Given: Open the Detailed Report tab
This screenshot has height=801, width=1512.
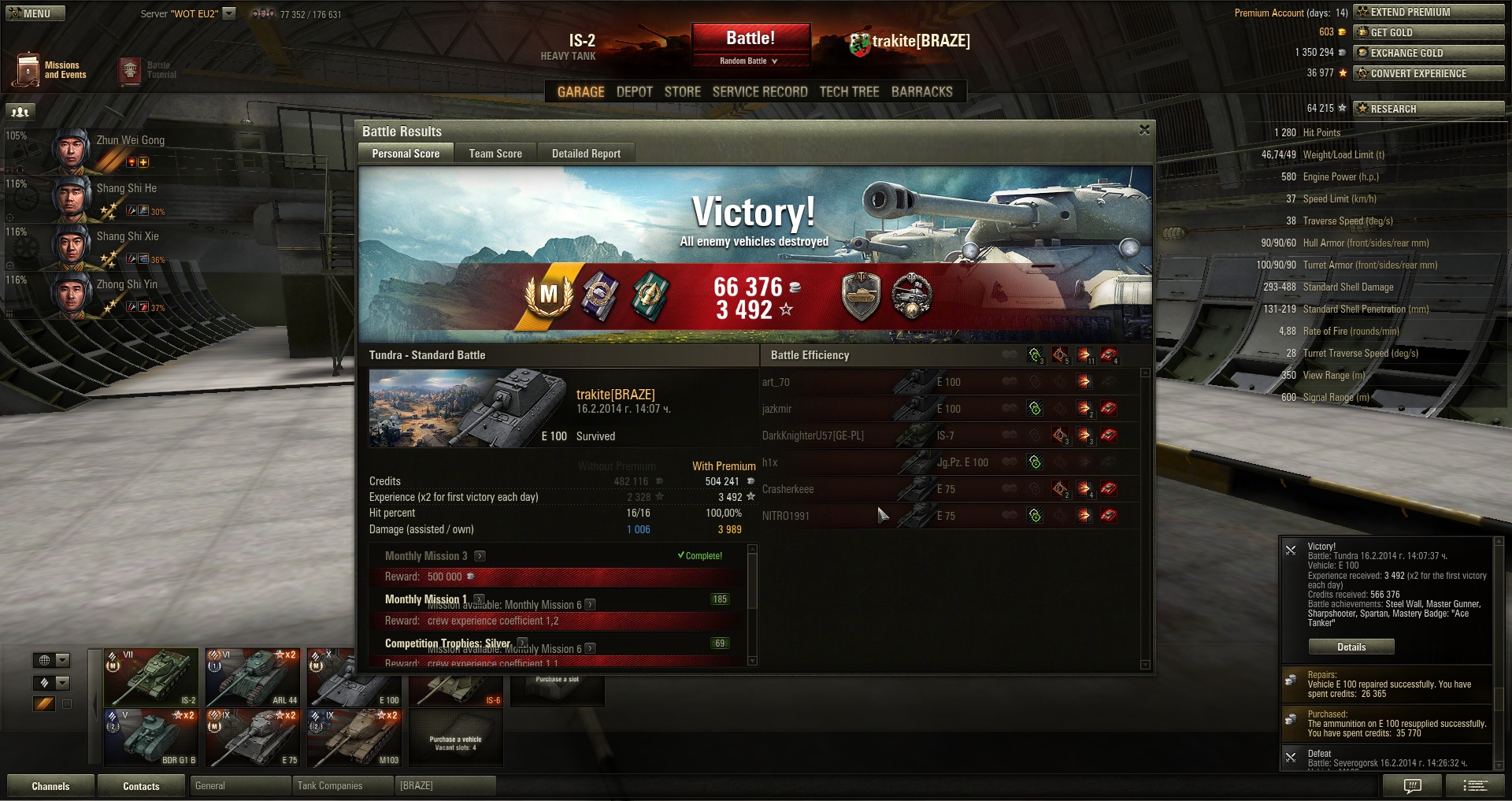Looking at the screenshot, I should (x=586, y=154).
